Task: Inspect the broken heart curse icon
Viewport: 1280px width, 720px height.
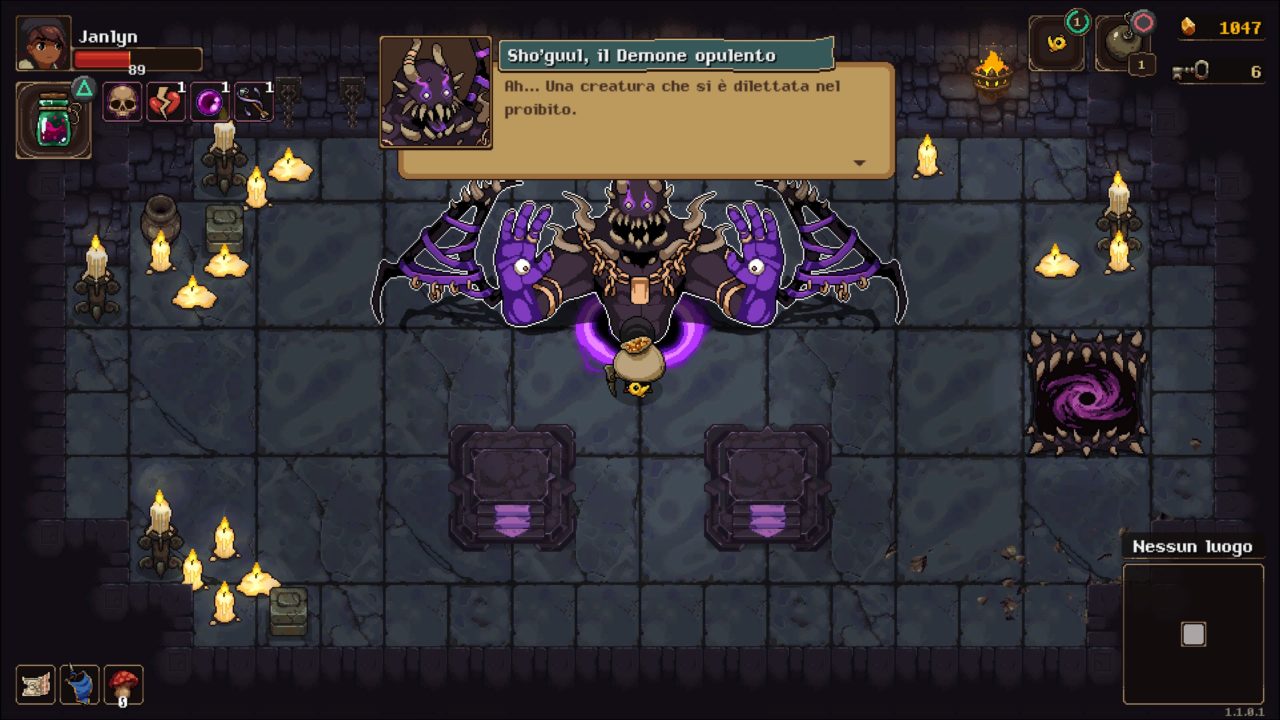Action: coord(166,102)
